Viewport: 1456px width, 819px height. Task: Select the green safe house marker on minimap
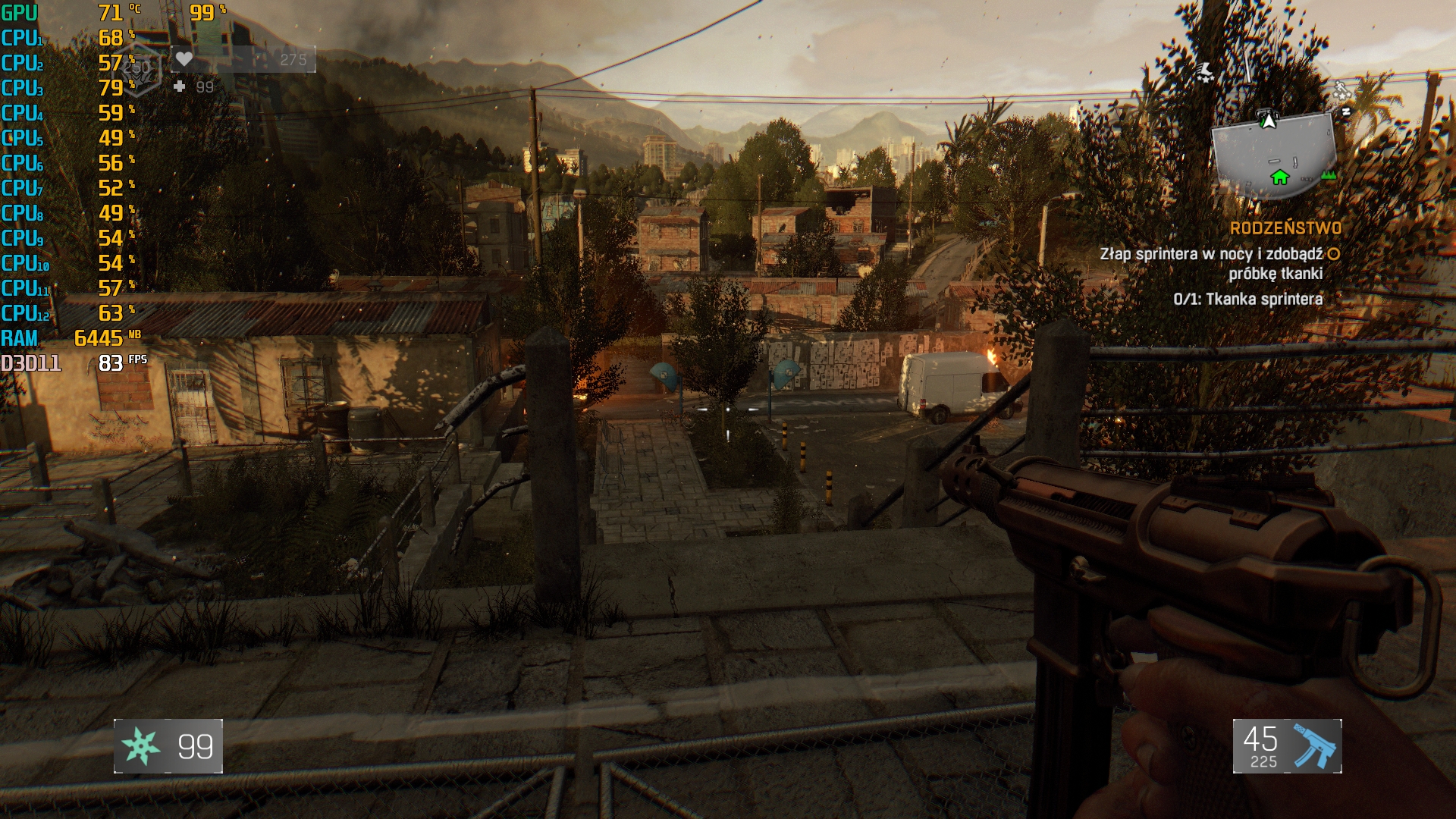(x=1280, y=177)
